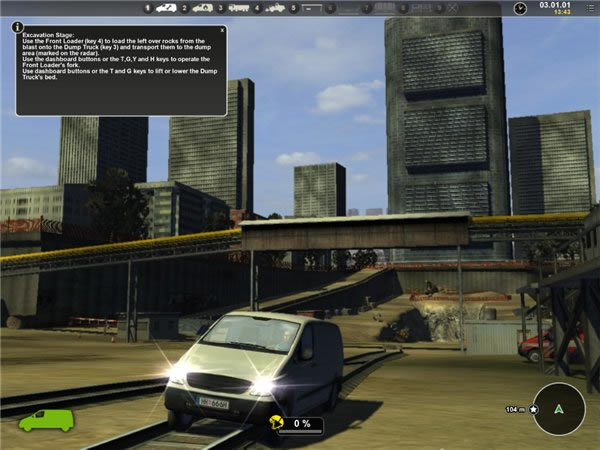Click the clock icon in the top bar

[x=520, y=8]
